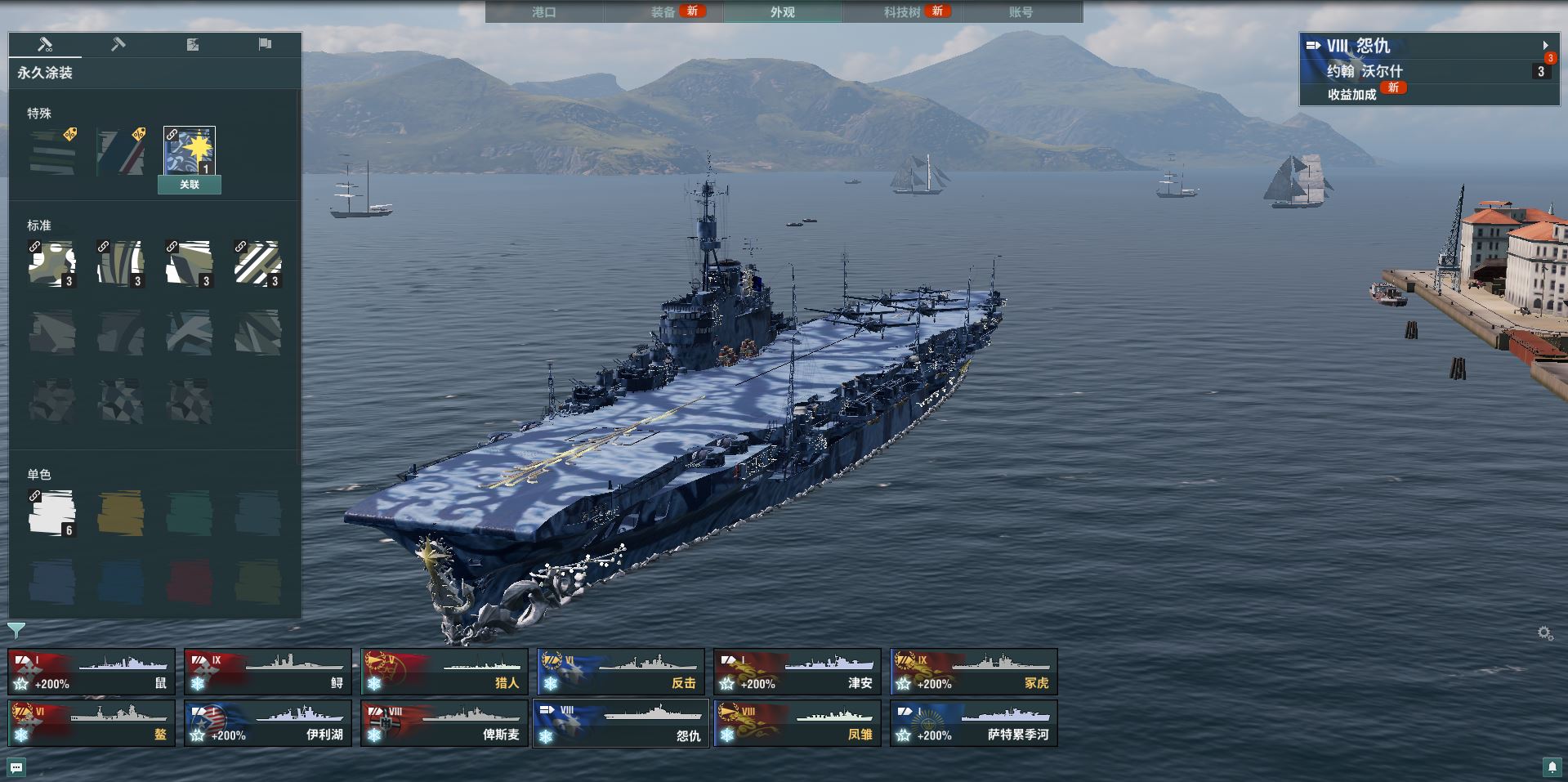Open the notifications bell
The height and width of the screenshot is (782, 1568).
pyautogui.click(x=1552, y=767)
